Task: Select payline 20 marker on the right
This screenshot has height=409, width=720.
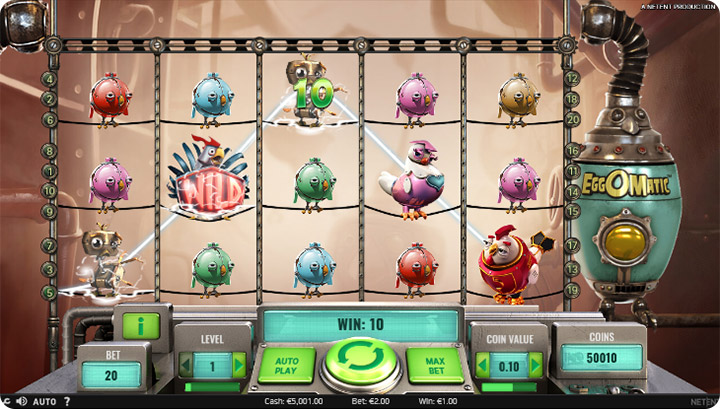Action: tap(572, 118)
